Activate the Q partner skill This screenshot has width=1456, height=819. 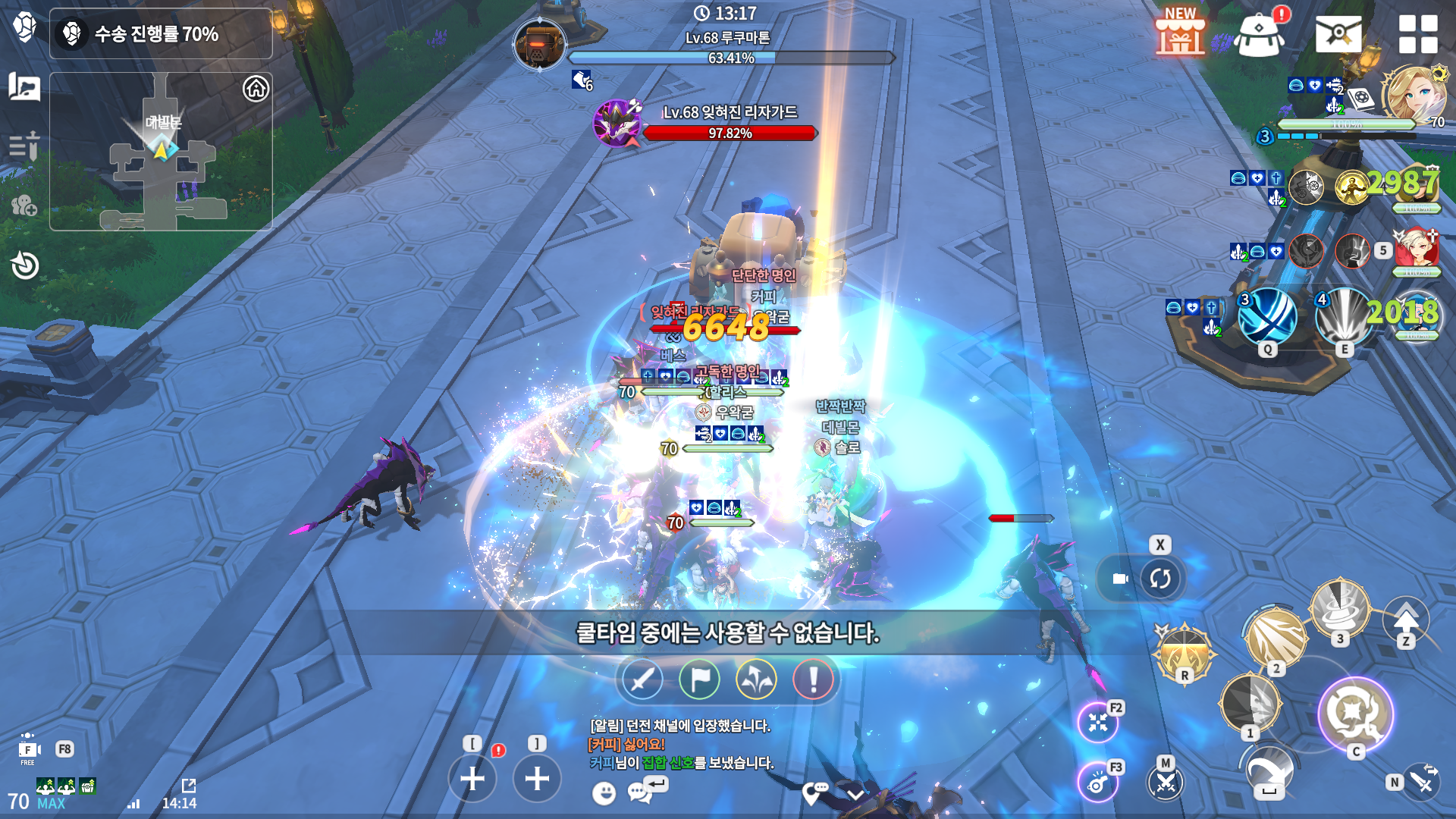coord(1267,317)
